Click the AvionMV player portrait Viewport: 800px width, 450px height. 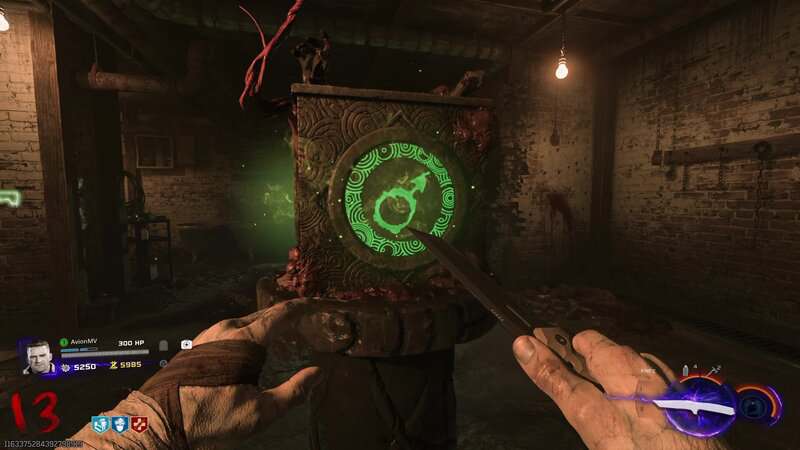pos(37,357)
